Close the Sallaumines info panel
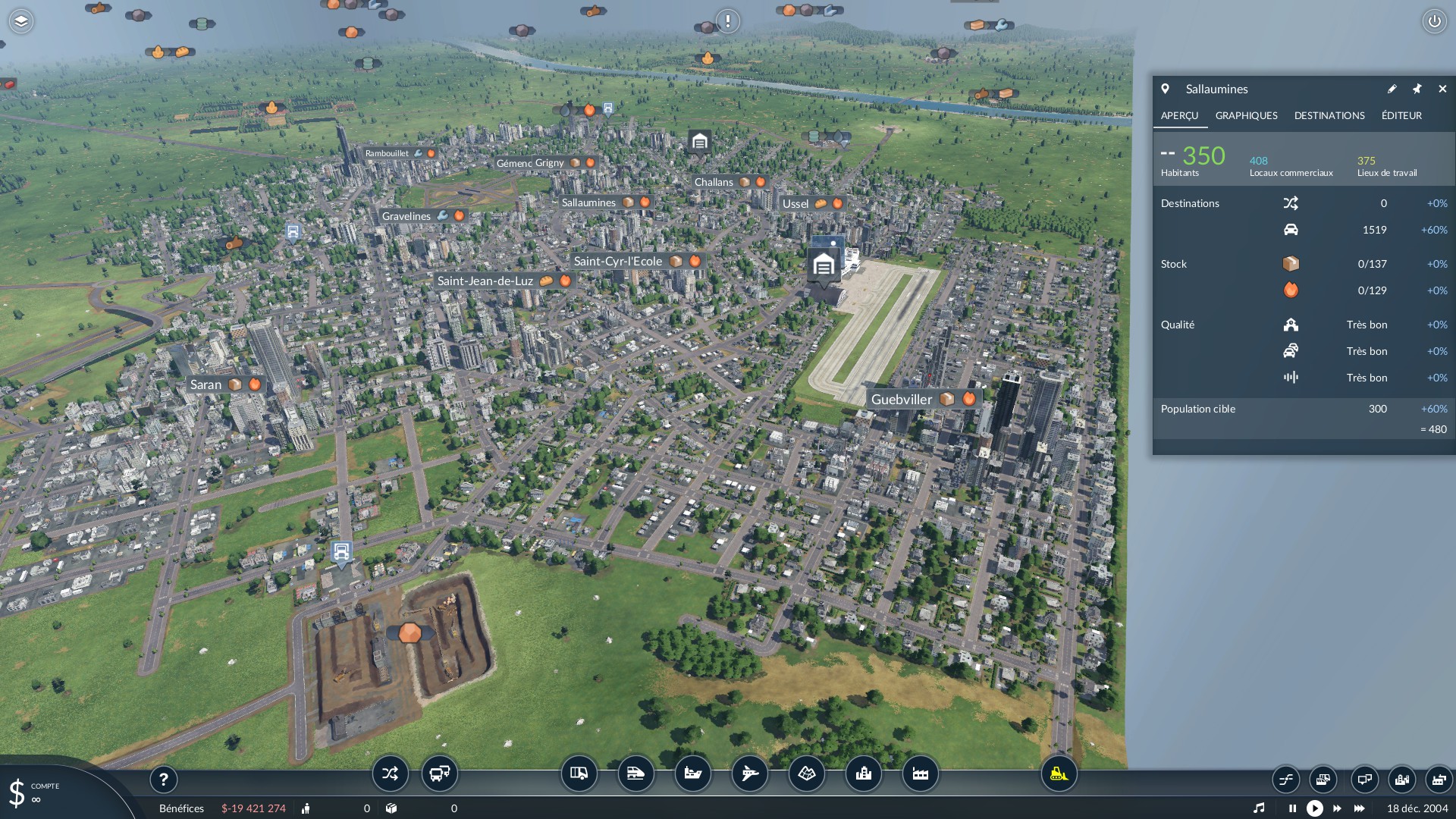 click(1442, 89)
